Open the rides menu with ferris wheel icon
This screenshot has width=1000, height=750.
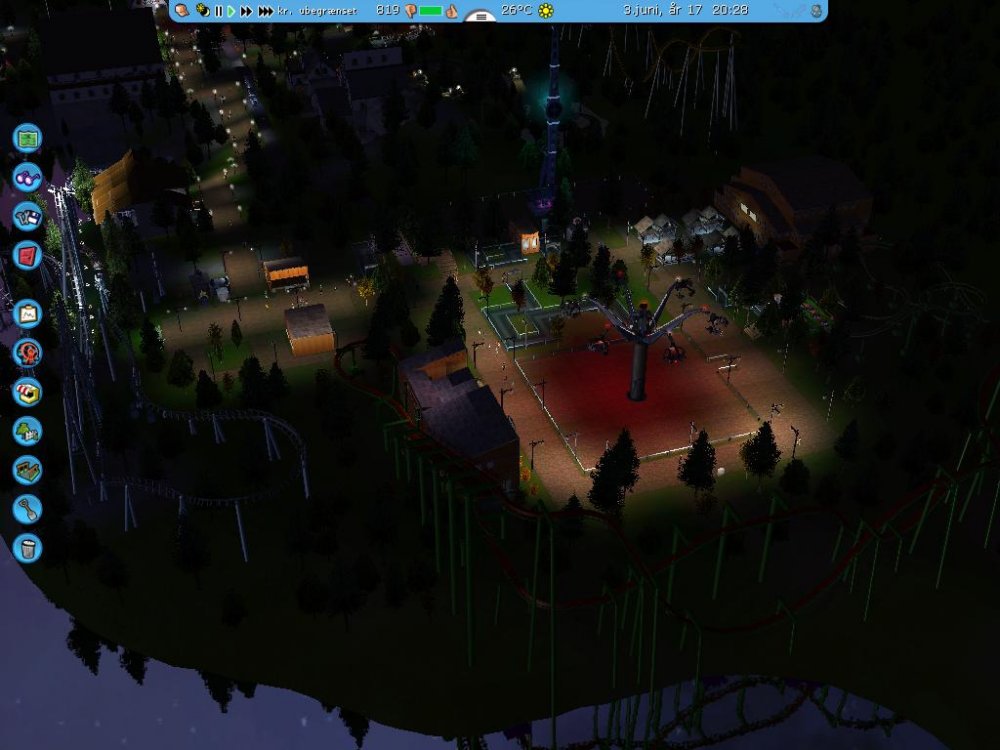pyautogui.click(x=27, y=353)
